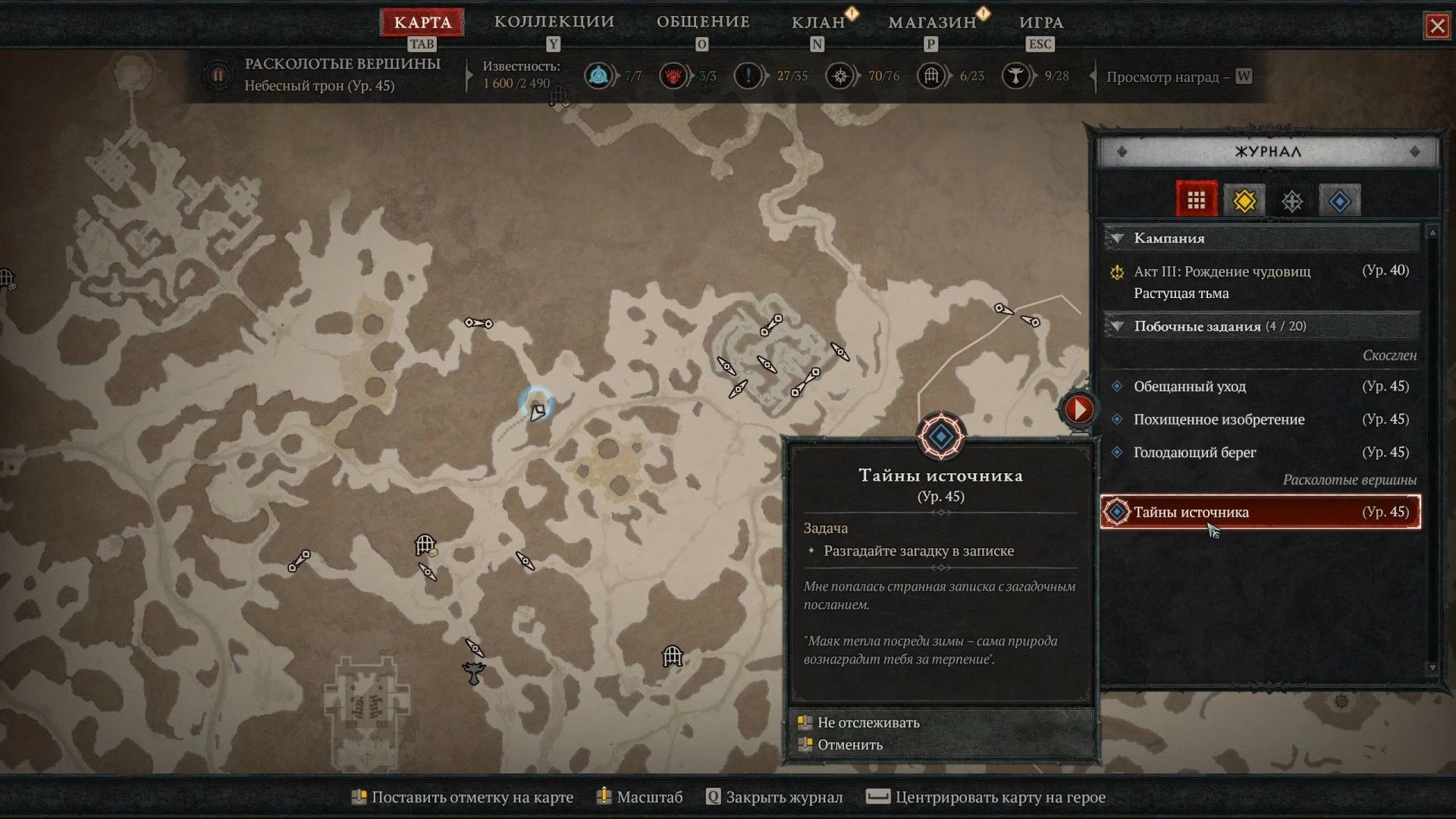Screen dimensions: 1456x819
Task: Switch to the Карта tab
Action: pyautogui.click(x=422, y=23)
